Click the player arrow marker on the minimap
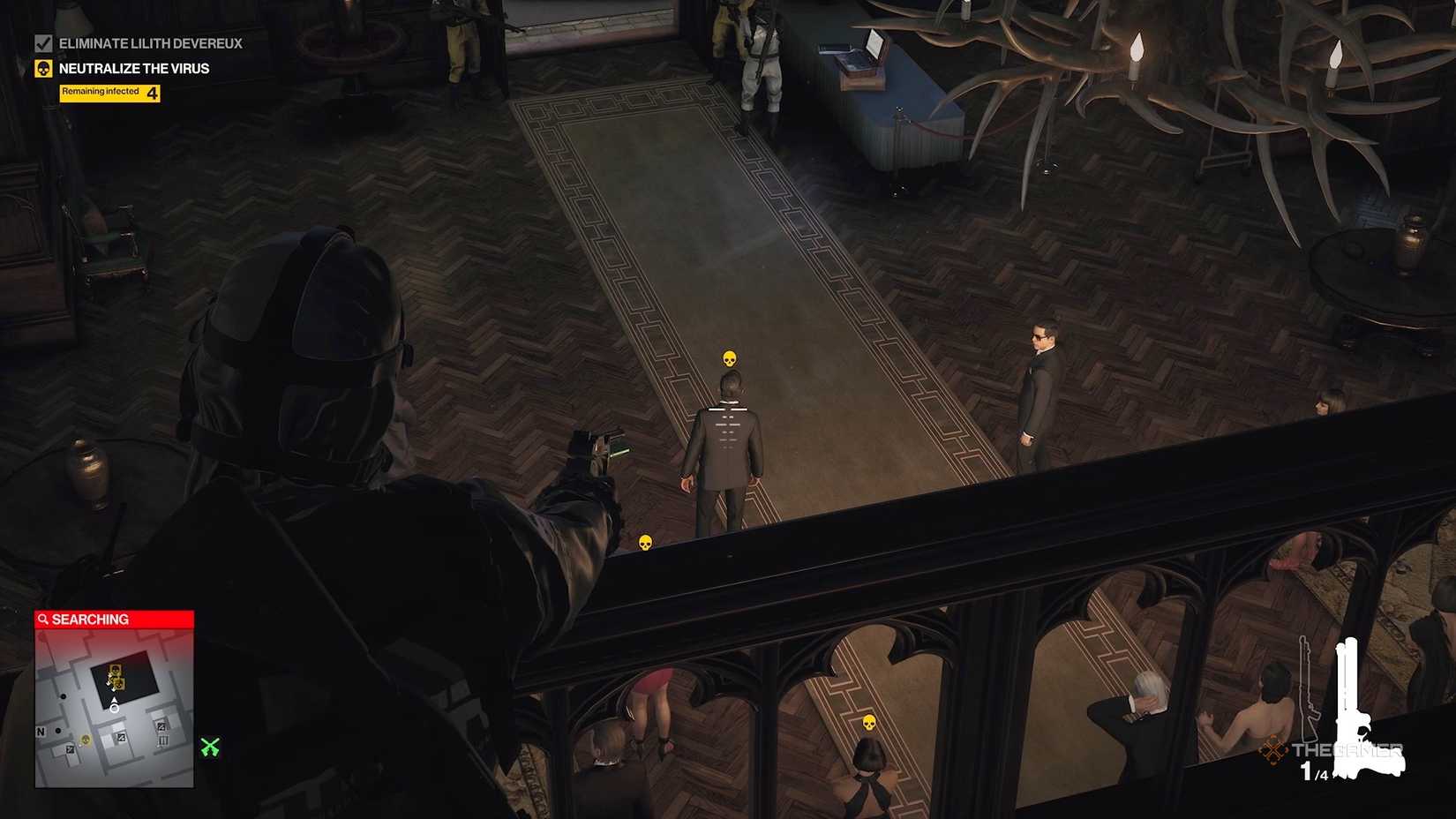This screenshot has width=1456, height=819. click(113, 706)
